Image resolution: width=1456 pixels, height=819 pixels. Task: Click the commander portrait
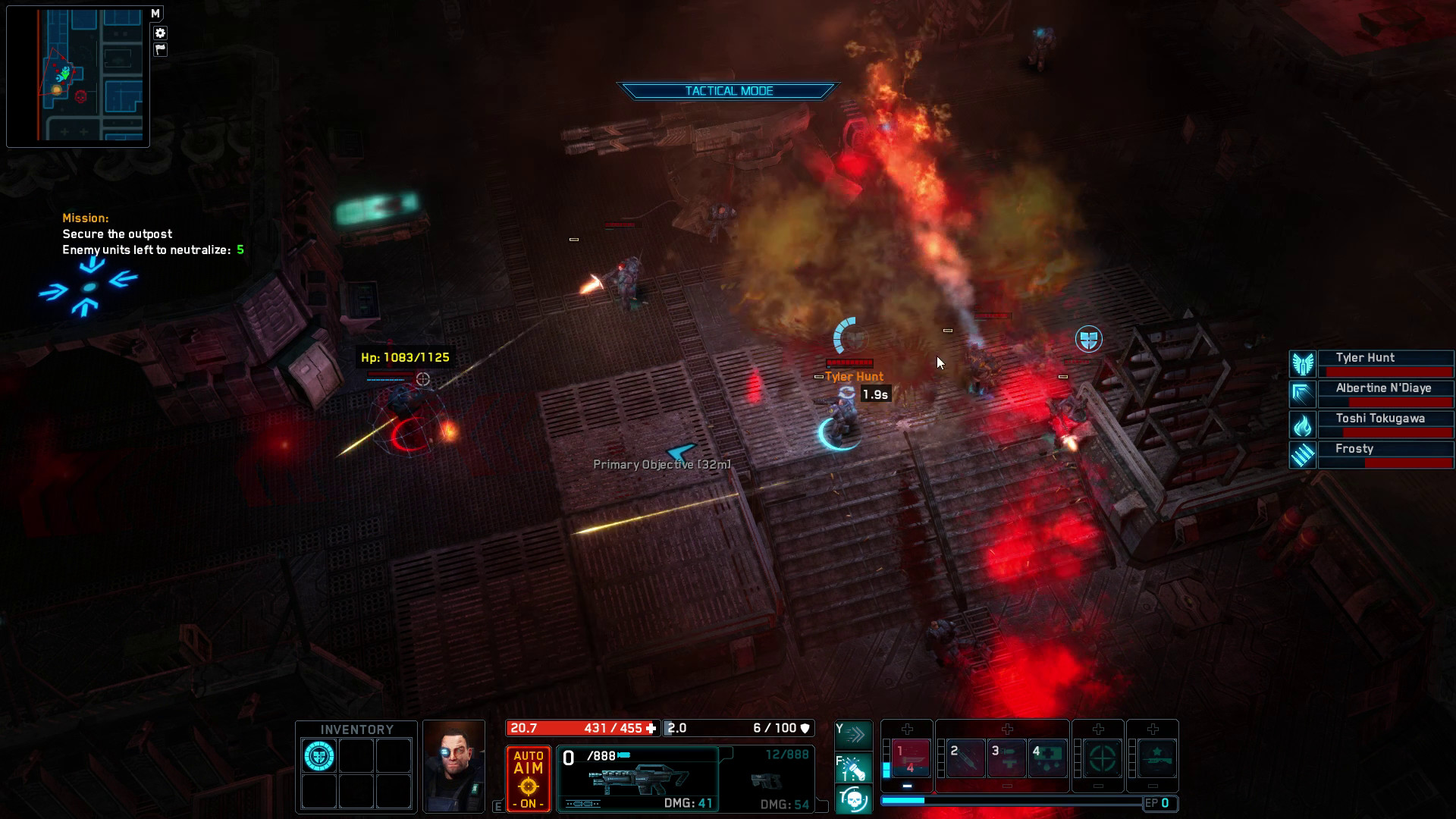[453, 766]
